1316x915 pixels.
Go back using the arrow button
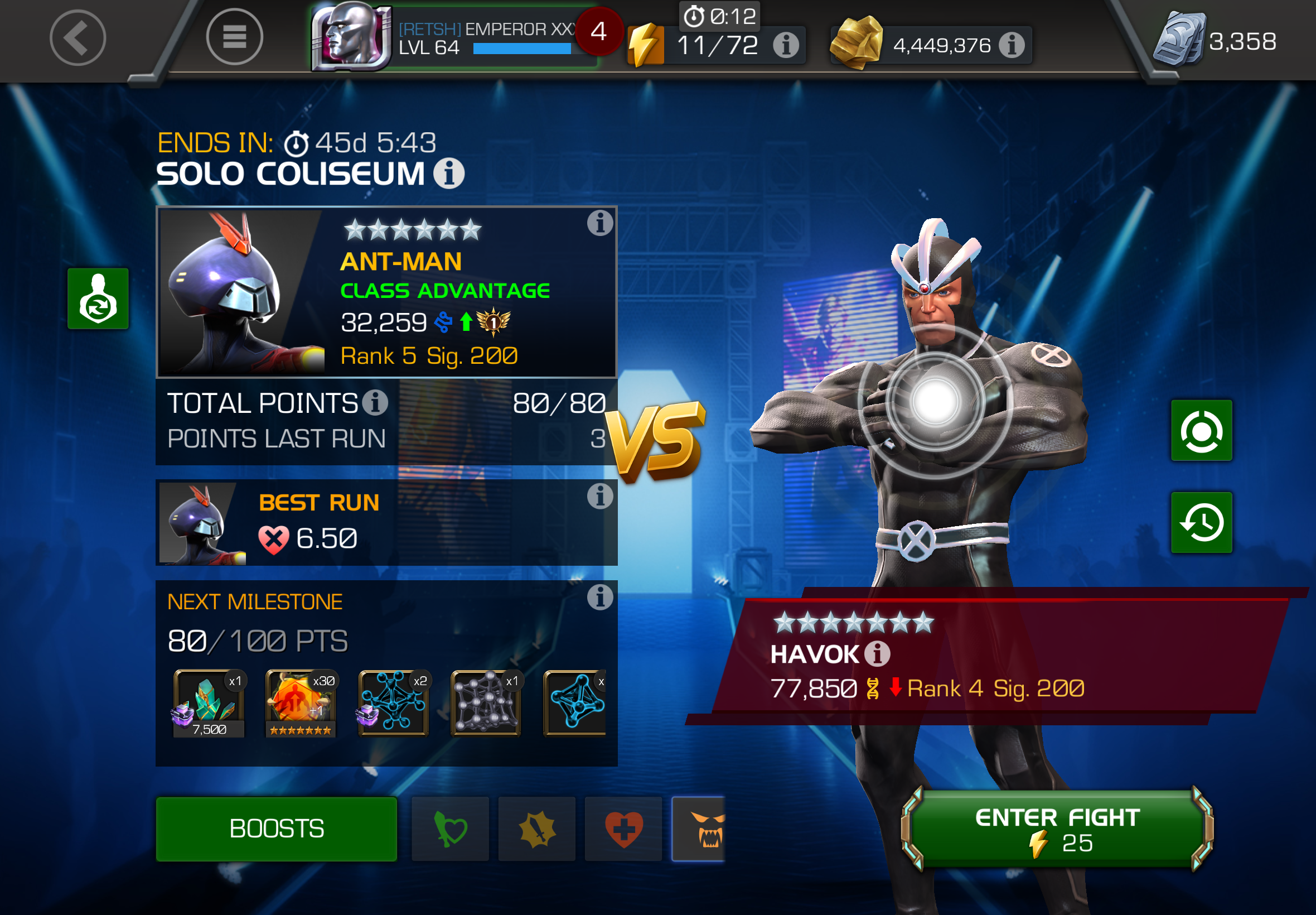[x=78, y=38]
